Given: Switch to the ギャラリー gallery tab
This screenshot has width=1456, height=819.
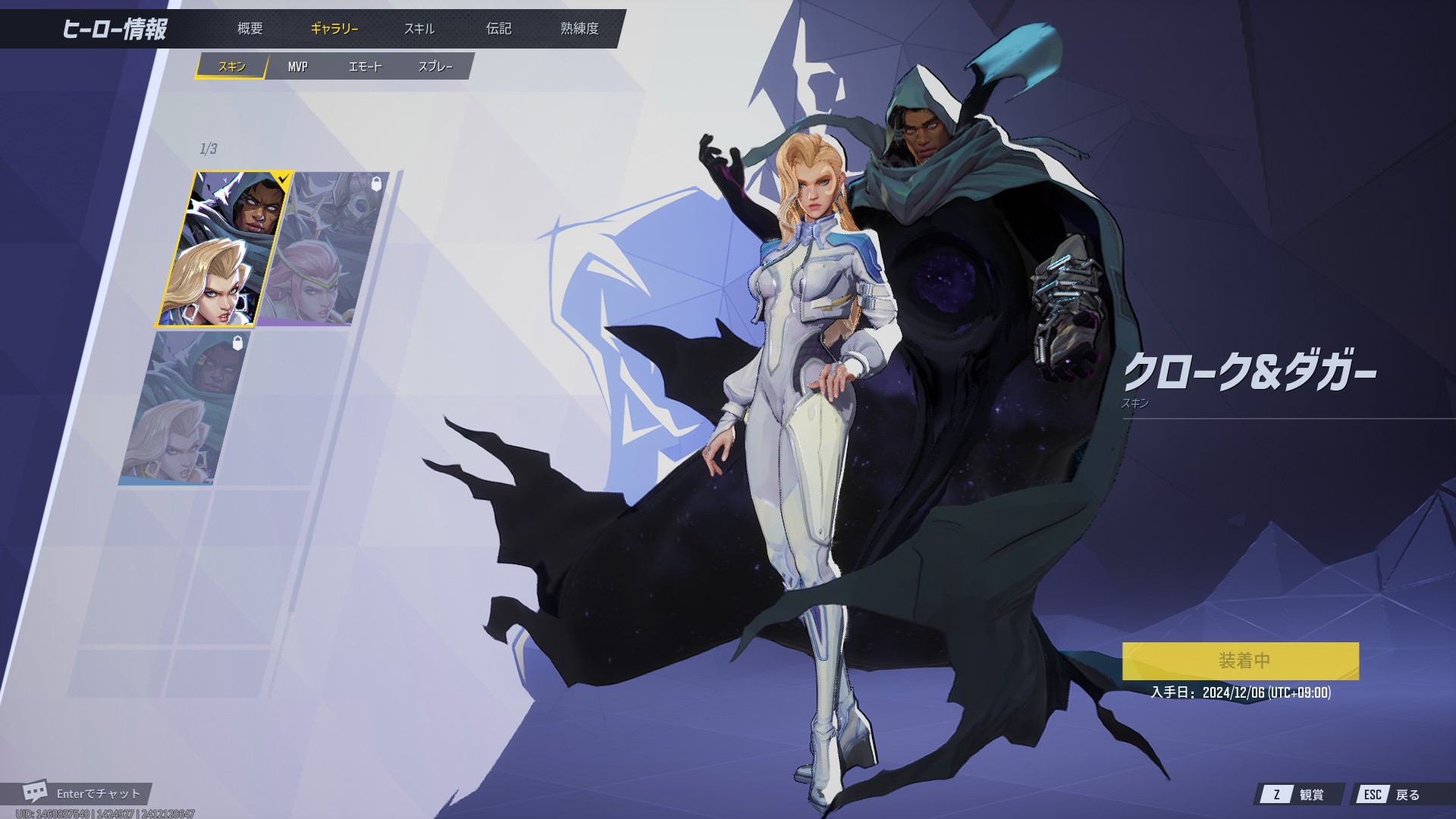Looking at the screenshot, I should [334, 29].
